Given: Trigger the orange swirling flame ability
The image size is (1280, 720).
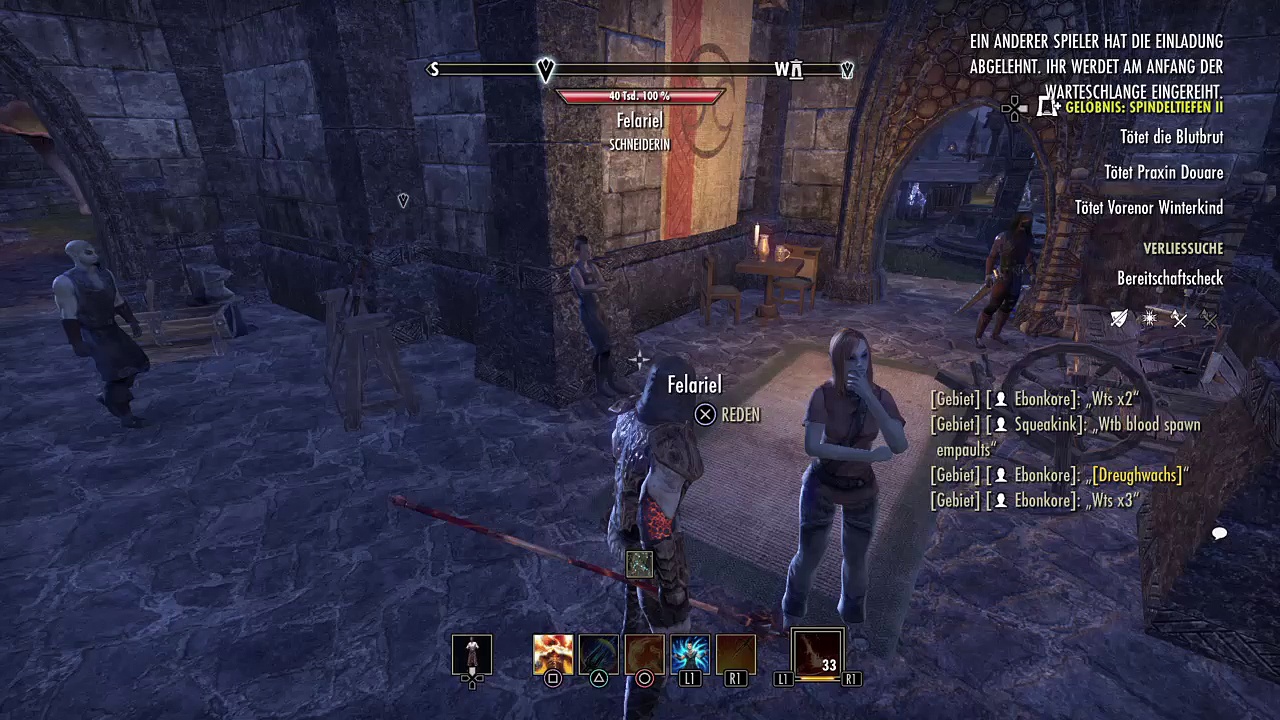Looking at the screenshot, I should [644, 655].
